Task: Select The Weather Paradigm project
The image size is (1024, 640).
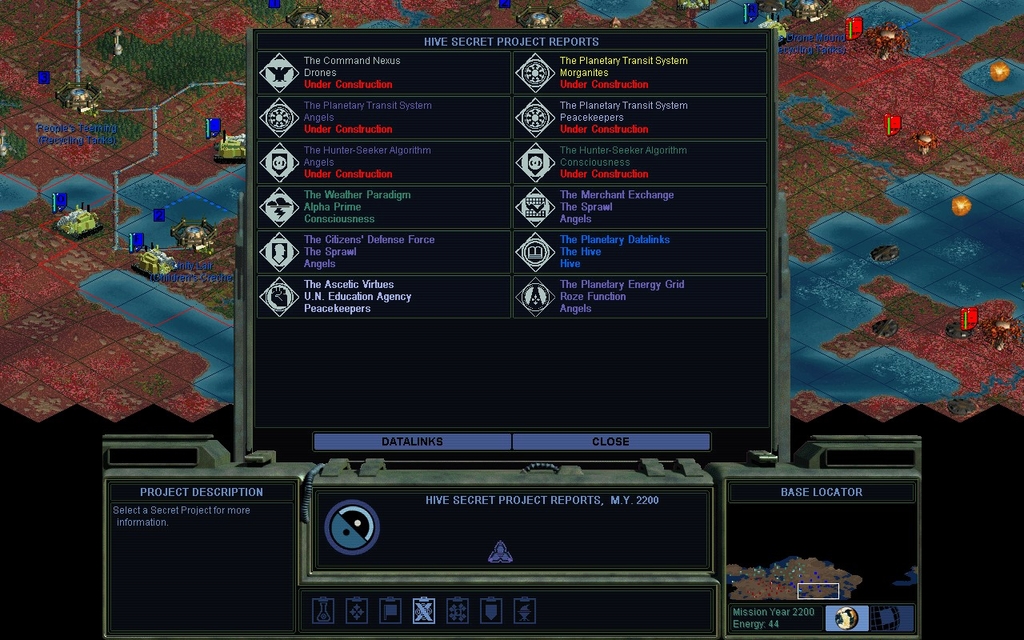Action: coord(384,207)
